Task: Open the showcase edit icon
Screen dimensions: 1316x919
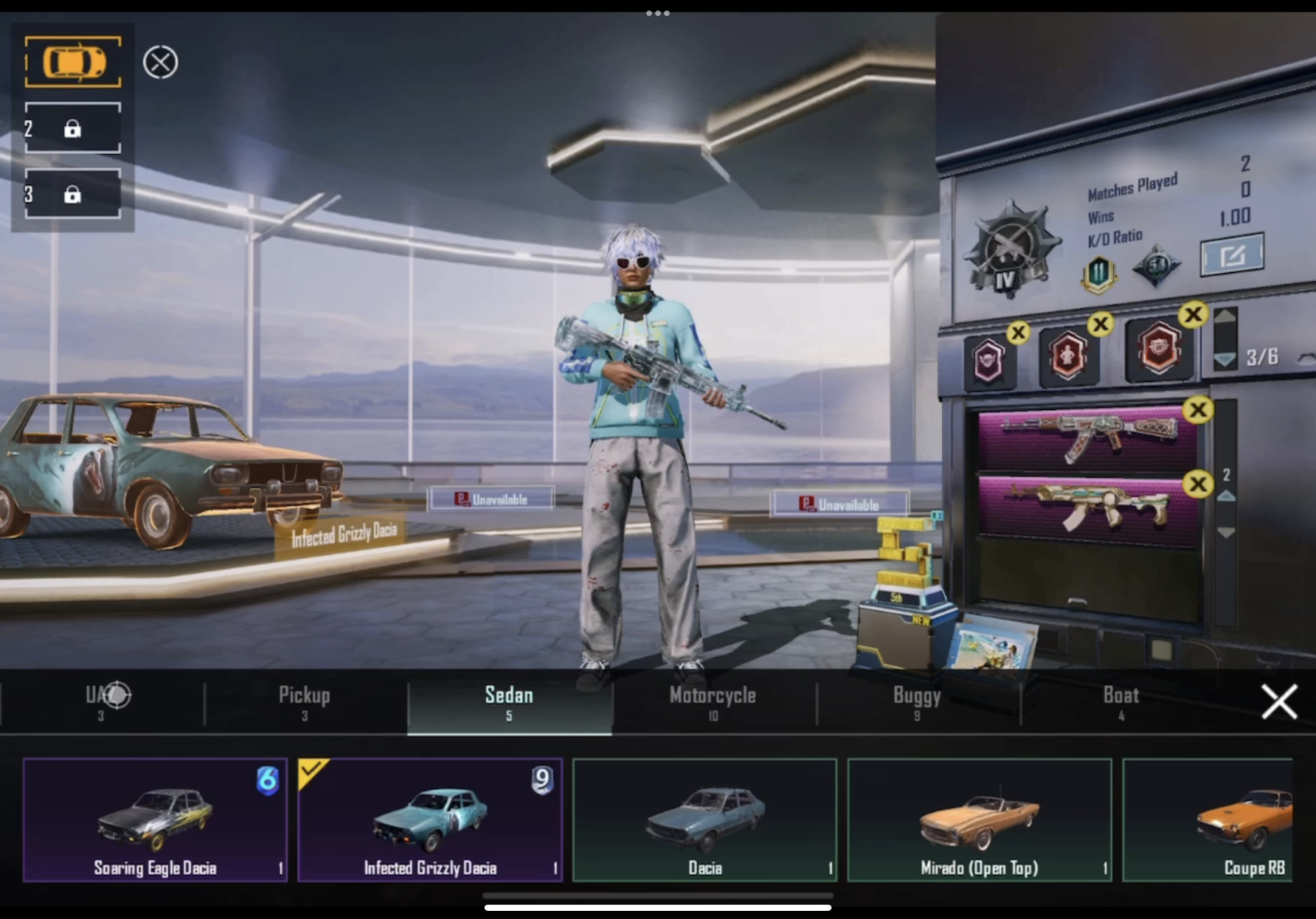Action: (1232, 254)
